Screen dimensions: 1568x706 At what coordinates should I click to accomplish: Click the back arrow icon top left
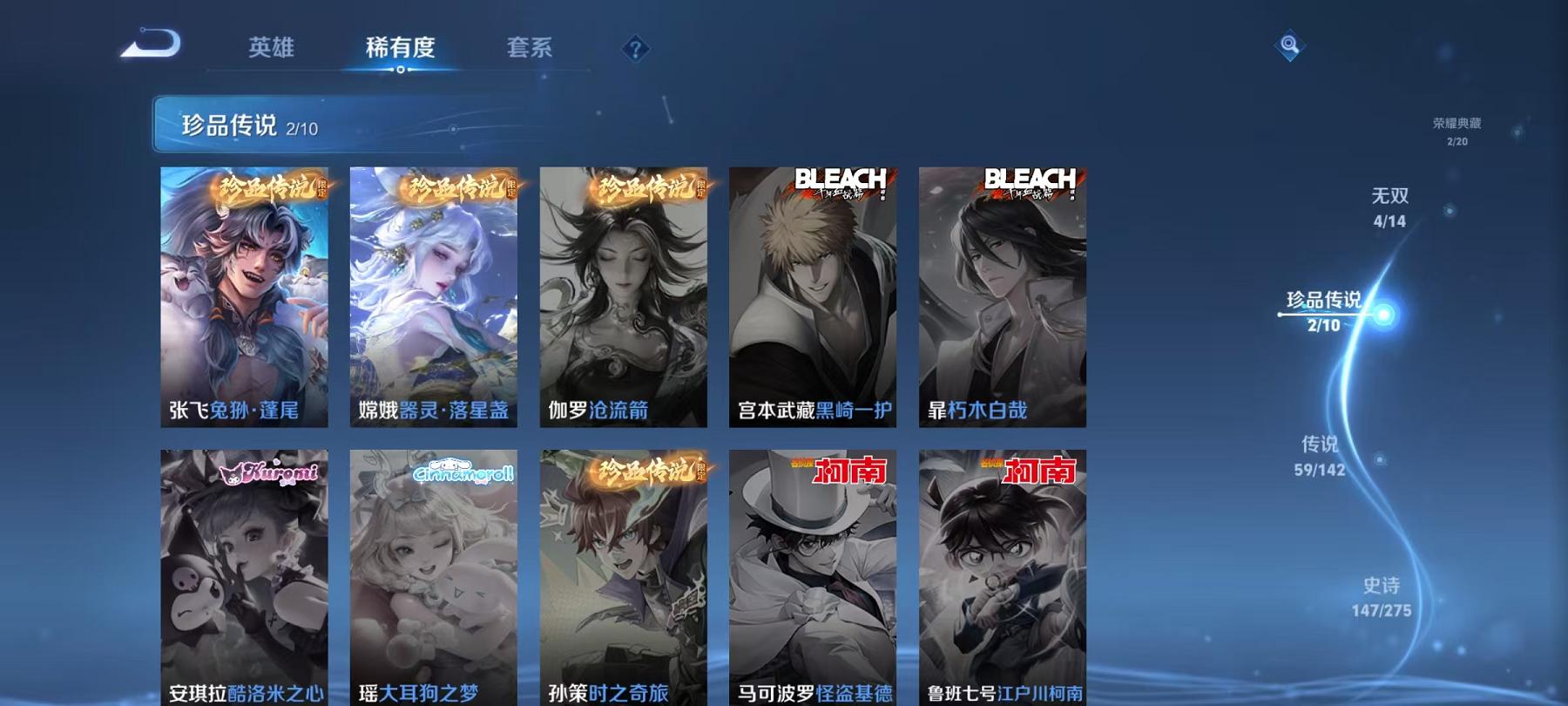[x=150, y=41]
